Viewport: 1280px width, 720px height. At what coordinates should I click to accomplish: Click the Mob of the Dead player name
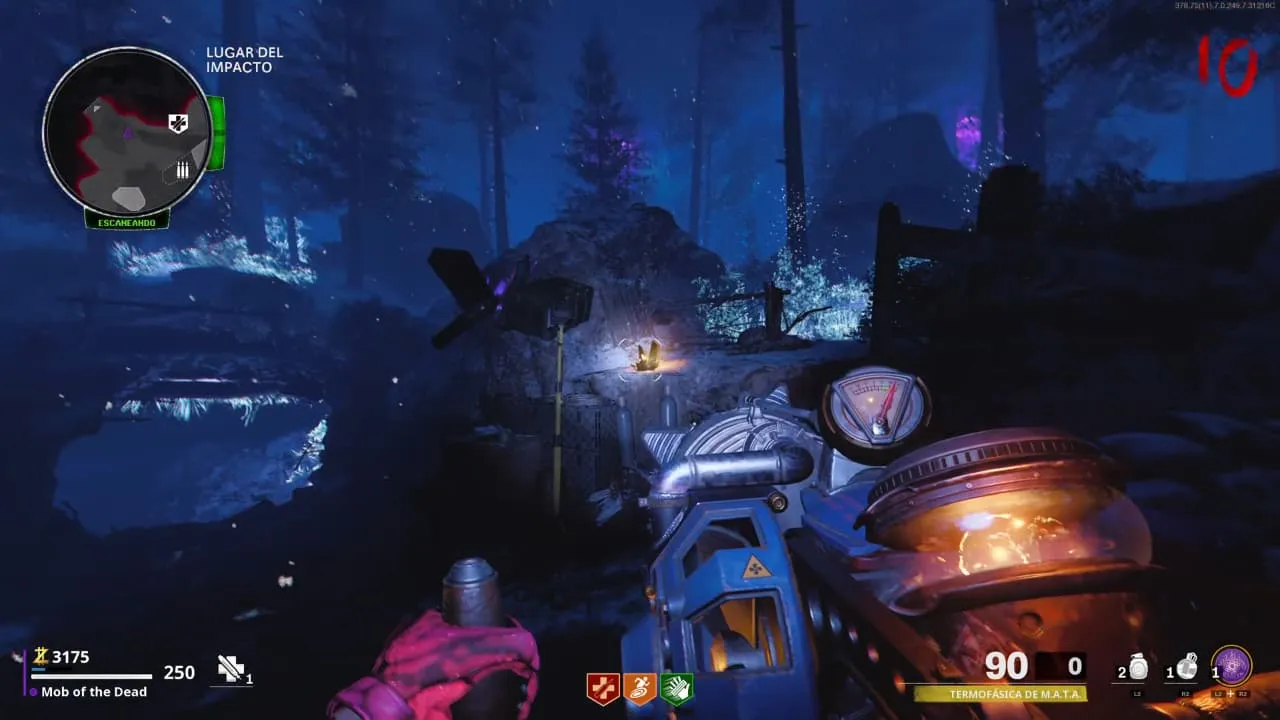[x=94, y=691]
